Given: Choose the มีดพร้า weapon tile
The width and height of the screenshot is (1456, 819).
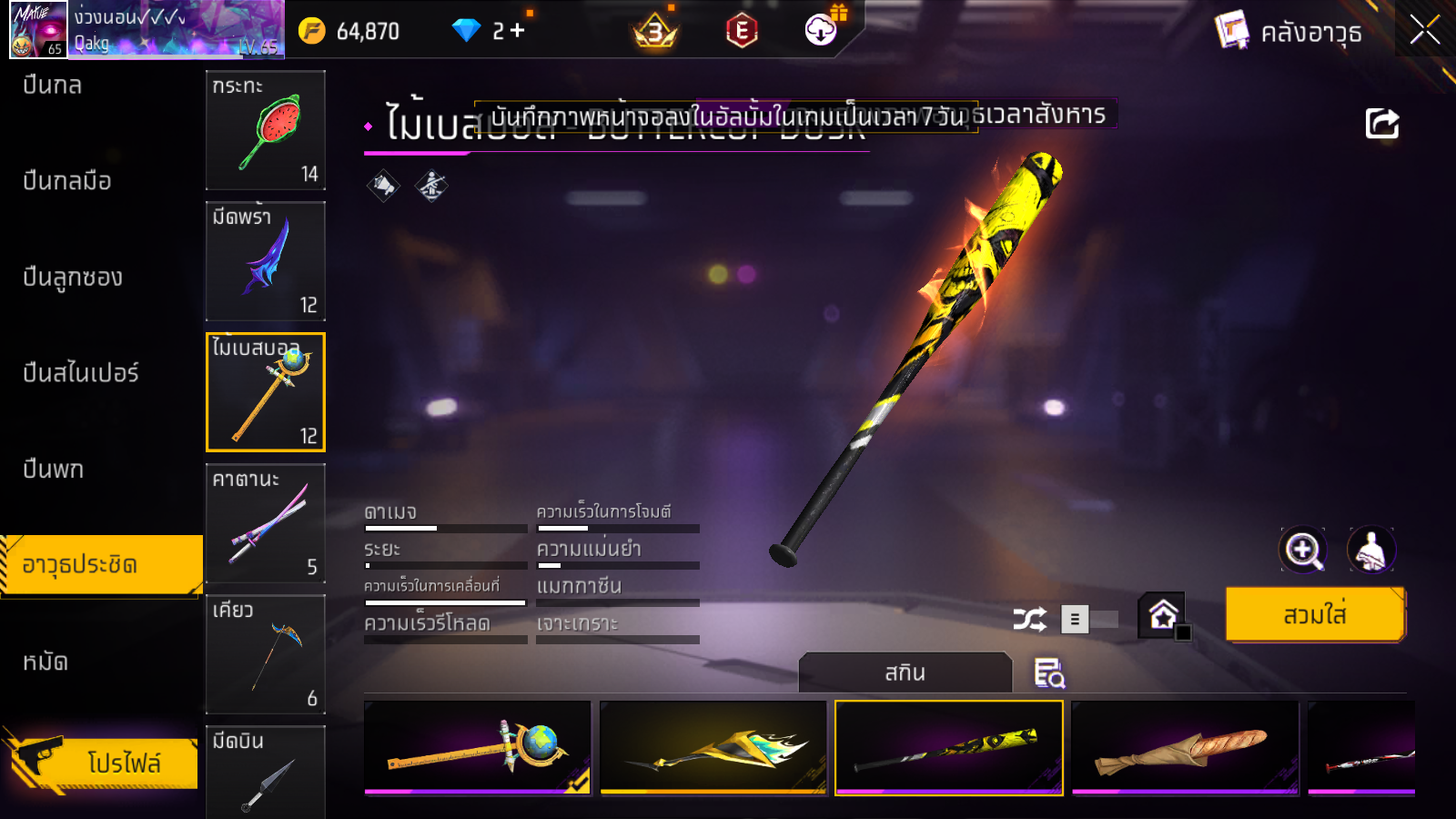Looking at the screenshot, I should [x=265, y=261].
